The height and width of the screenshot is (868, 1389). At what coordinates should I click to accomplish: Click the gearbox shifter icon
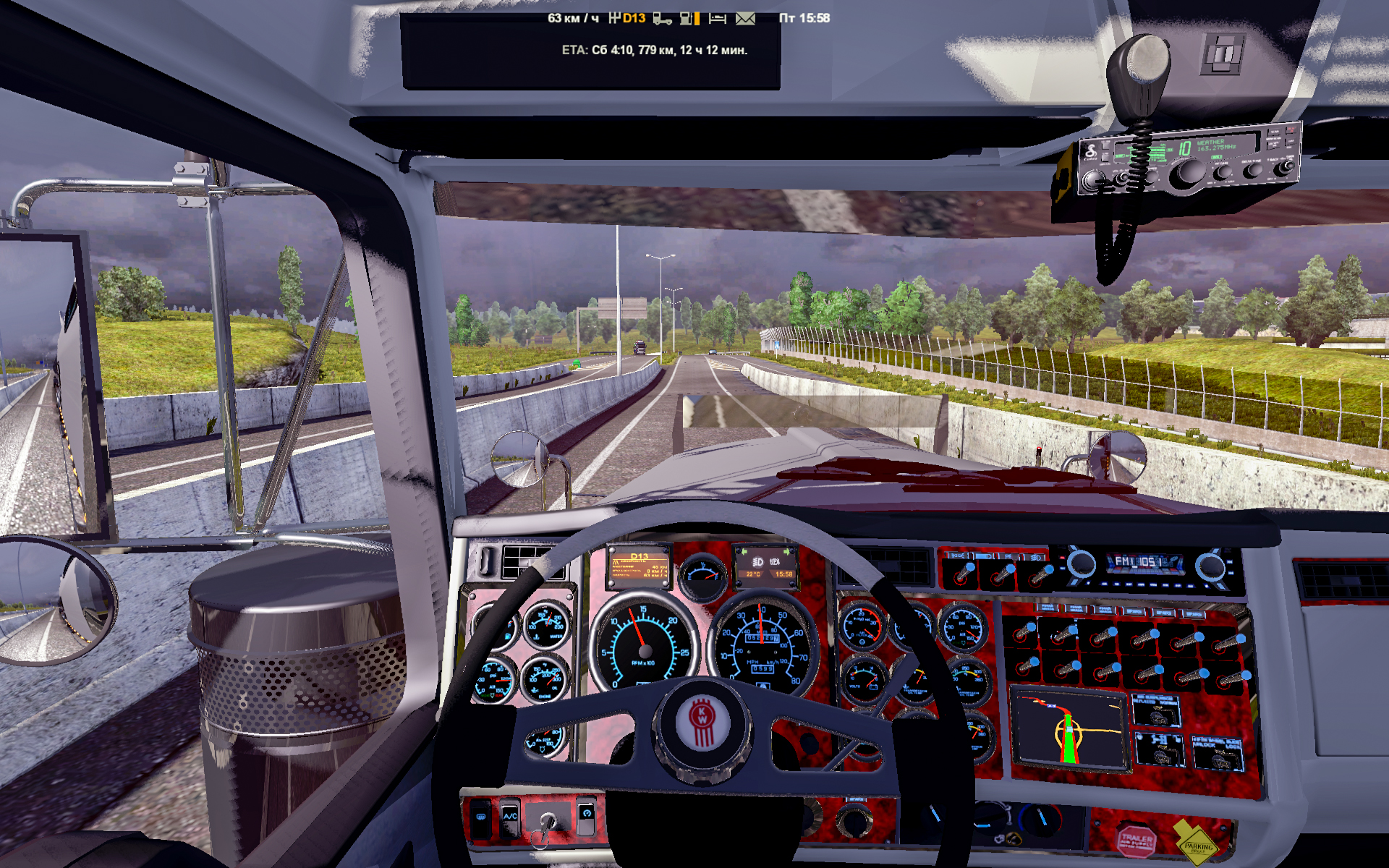coord(614,18)
